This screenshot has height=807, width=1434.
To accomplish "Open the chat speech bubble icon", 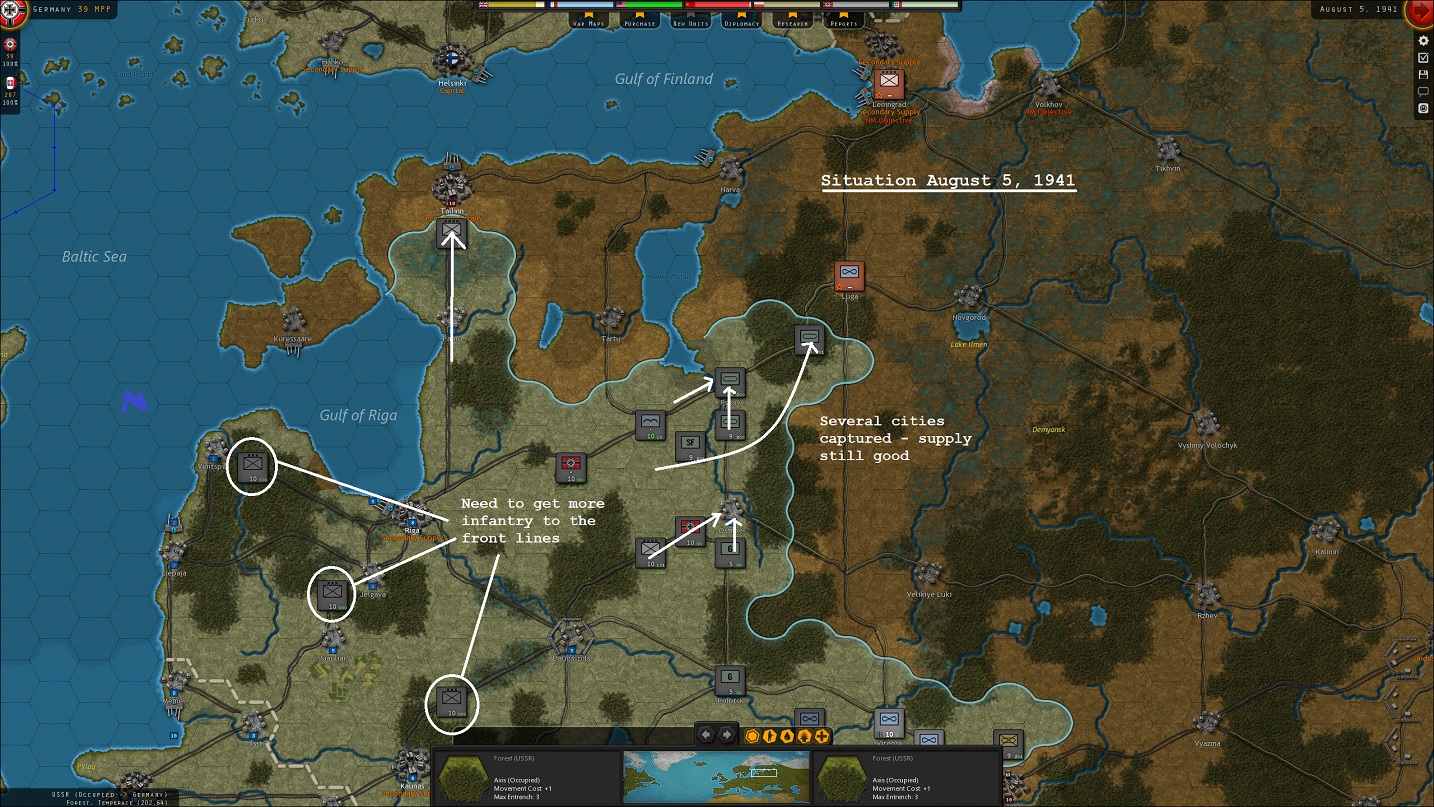I will (x=1423, y=91).
